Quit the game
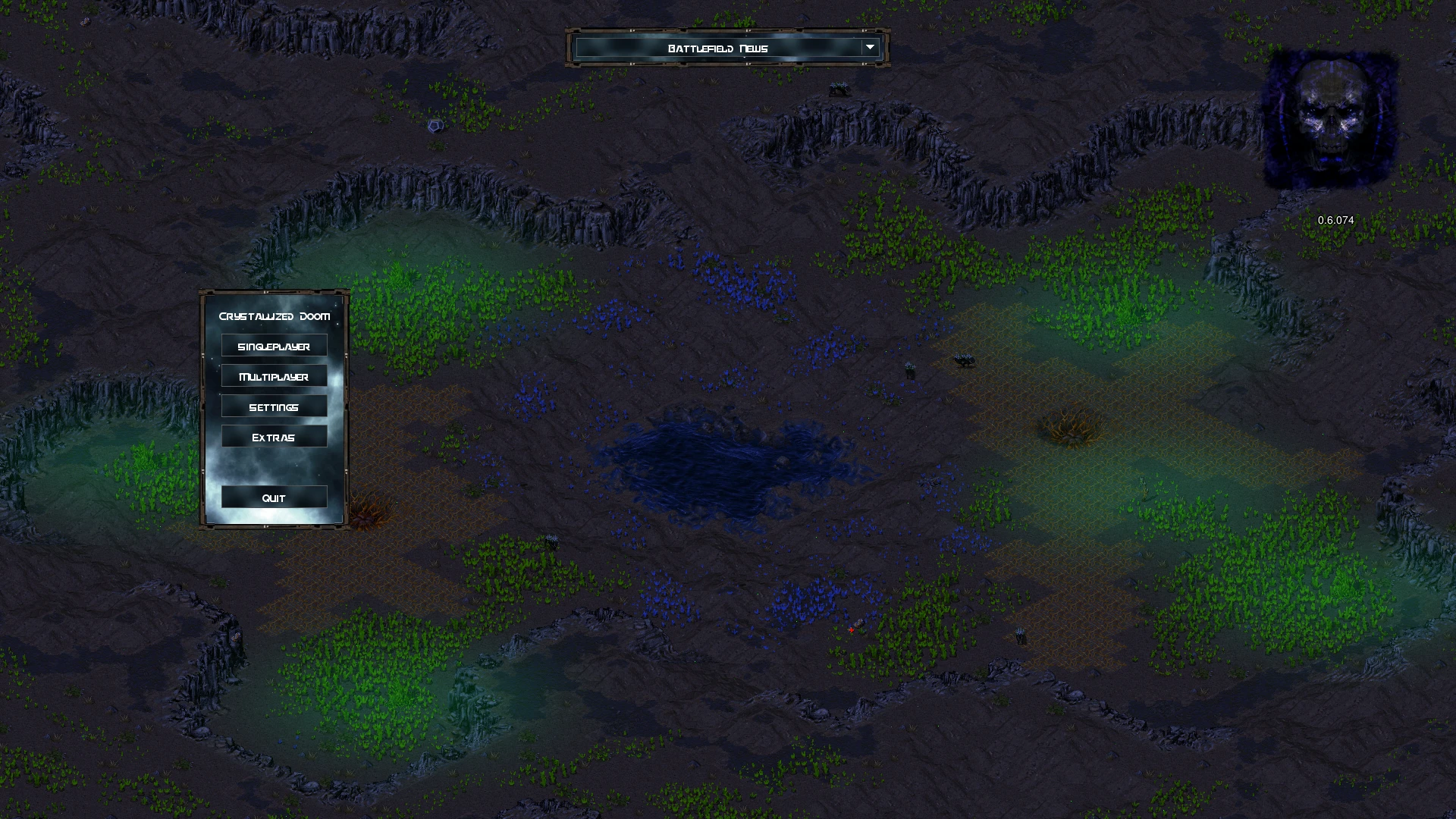Image resolution: width=1456 pixels, height=819 pixels. click(274, 497)
